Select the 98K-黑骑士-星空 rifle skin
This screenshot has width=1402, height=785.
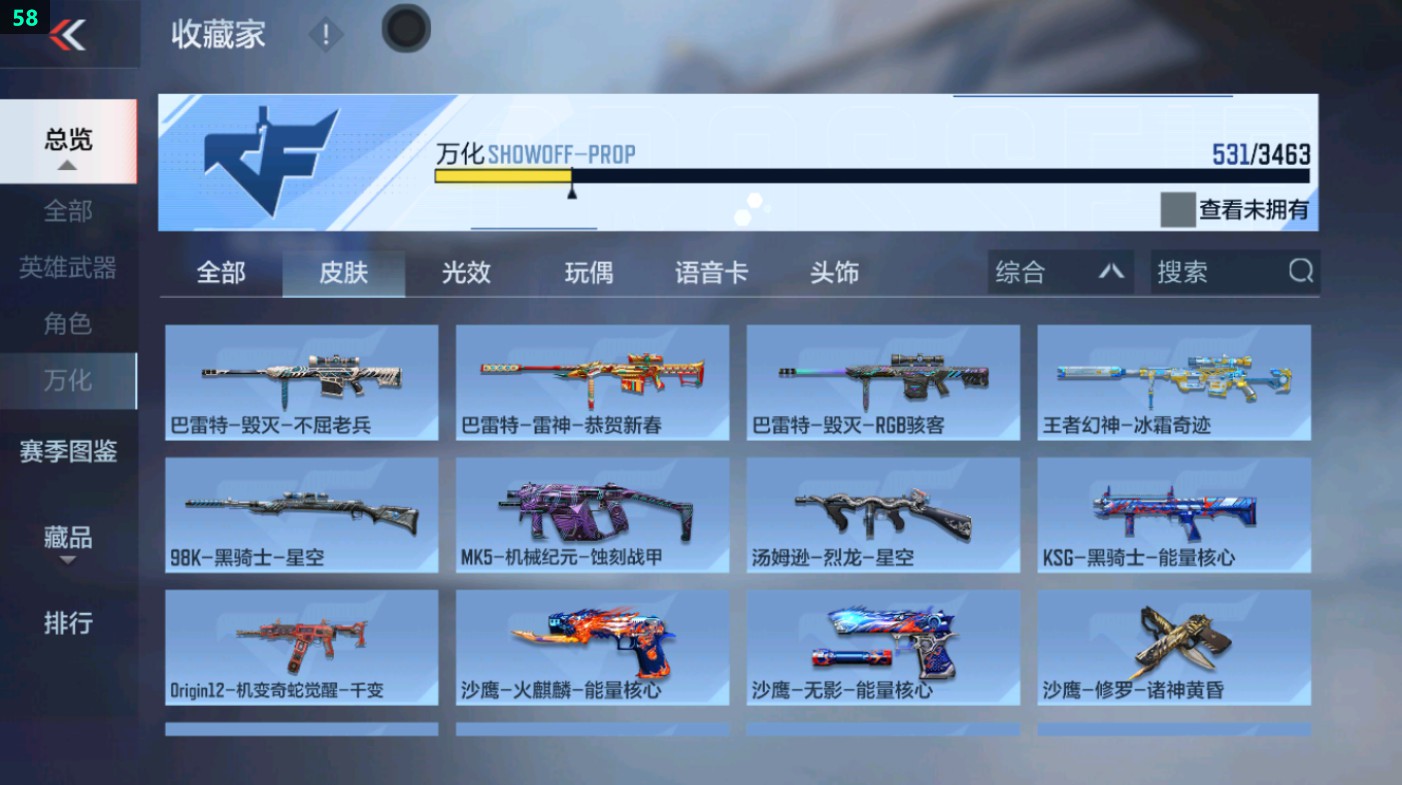300,515
